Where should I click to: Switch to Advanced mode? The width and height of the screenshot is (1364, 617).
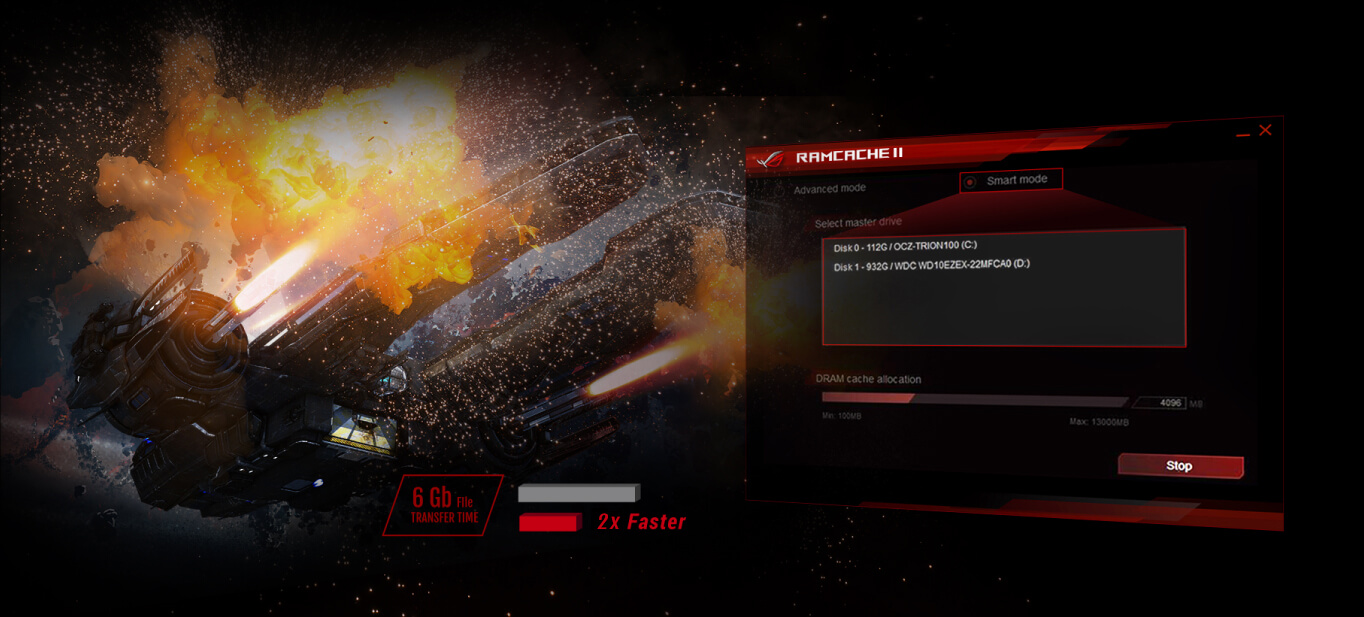click(x=829, y=188)
